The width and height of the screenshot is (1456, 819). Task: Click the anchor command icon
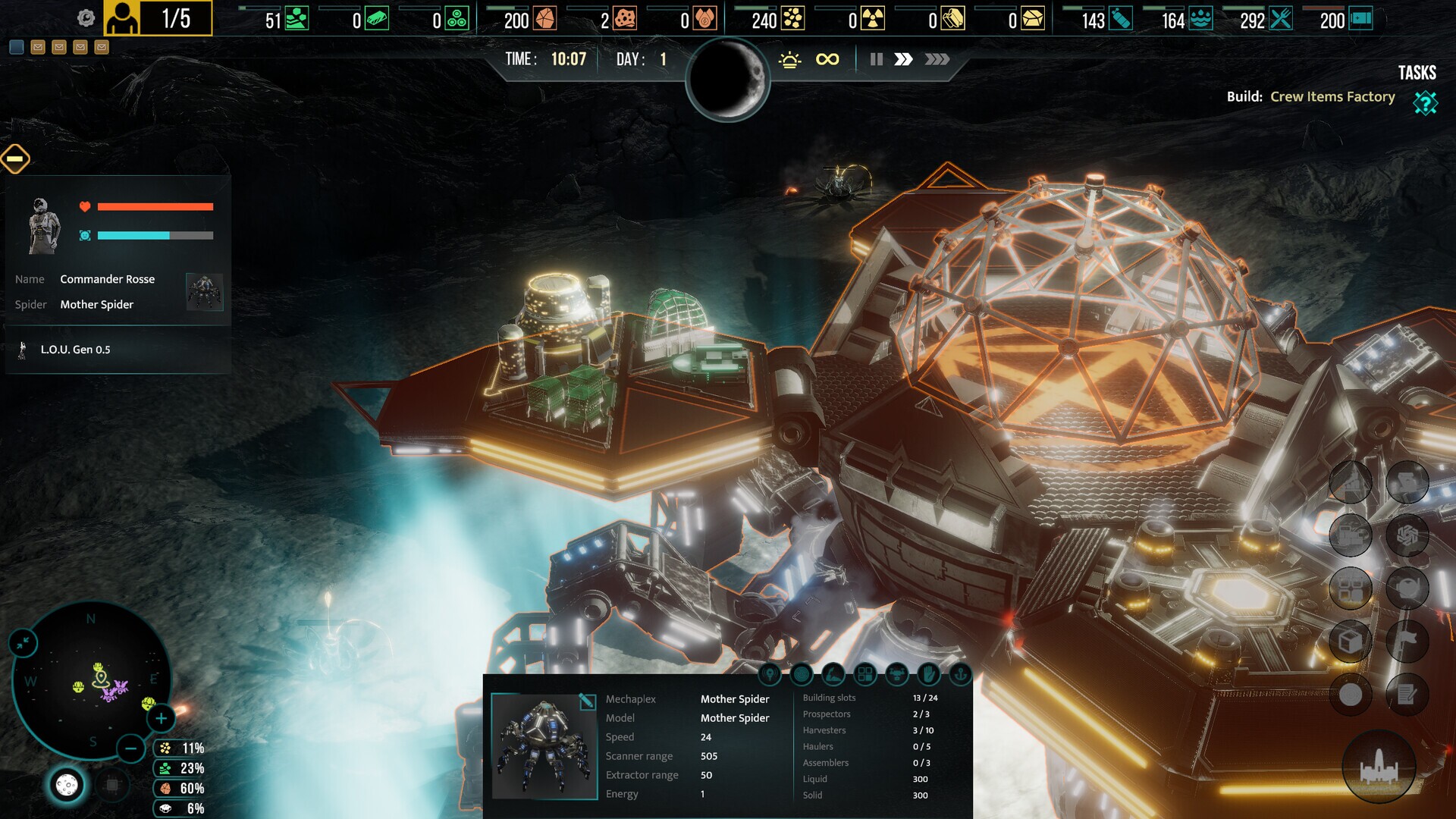960,673
